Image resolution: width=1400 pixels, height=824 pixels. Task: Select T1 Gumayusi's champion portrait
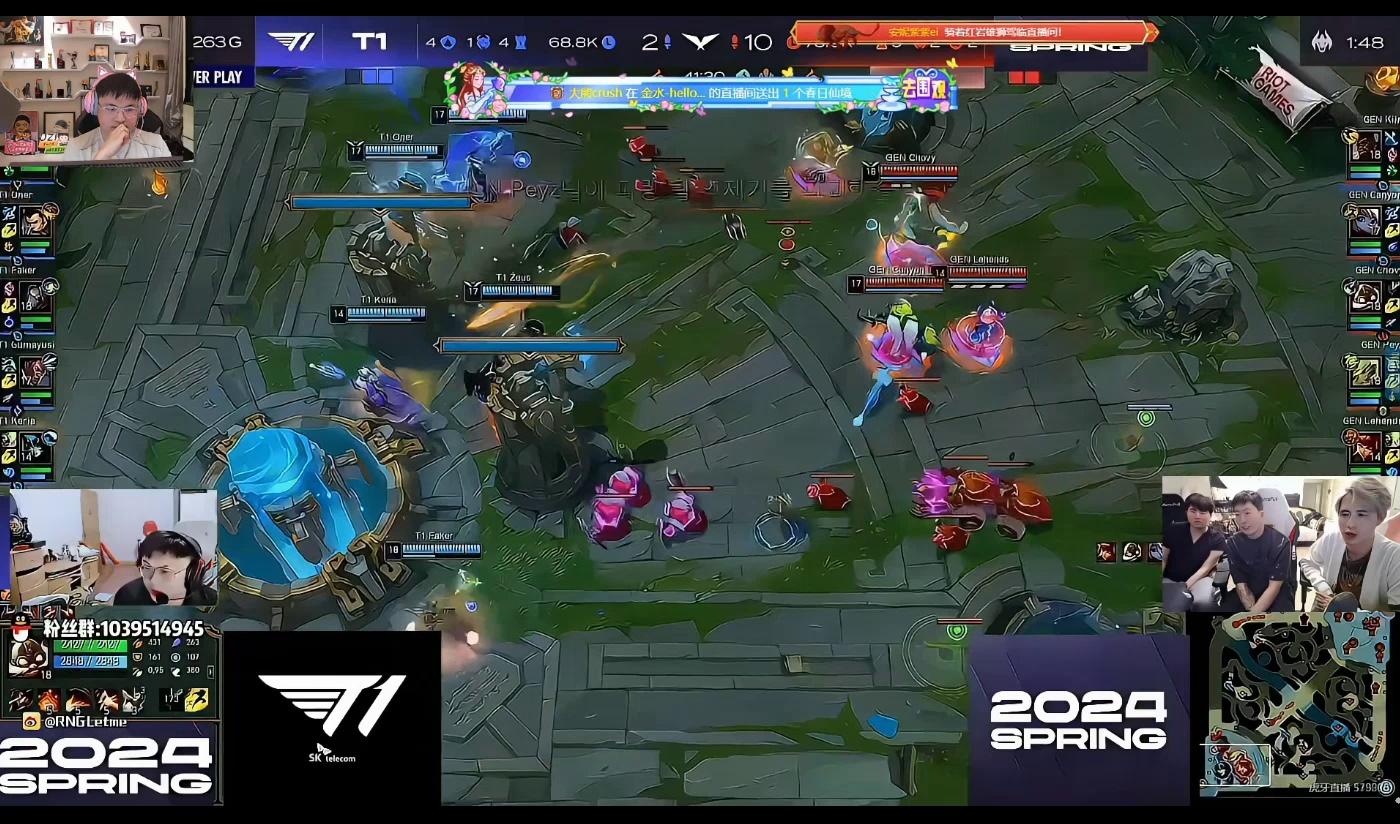38,373
